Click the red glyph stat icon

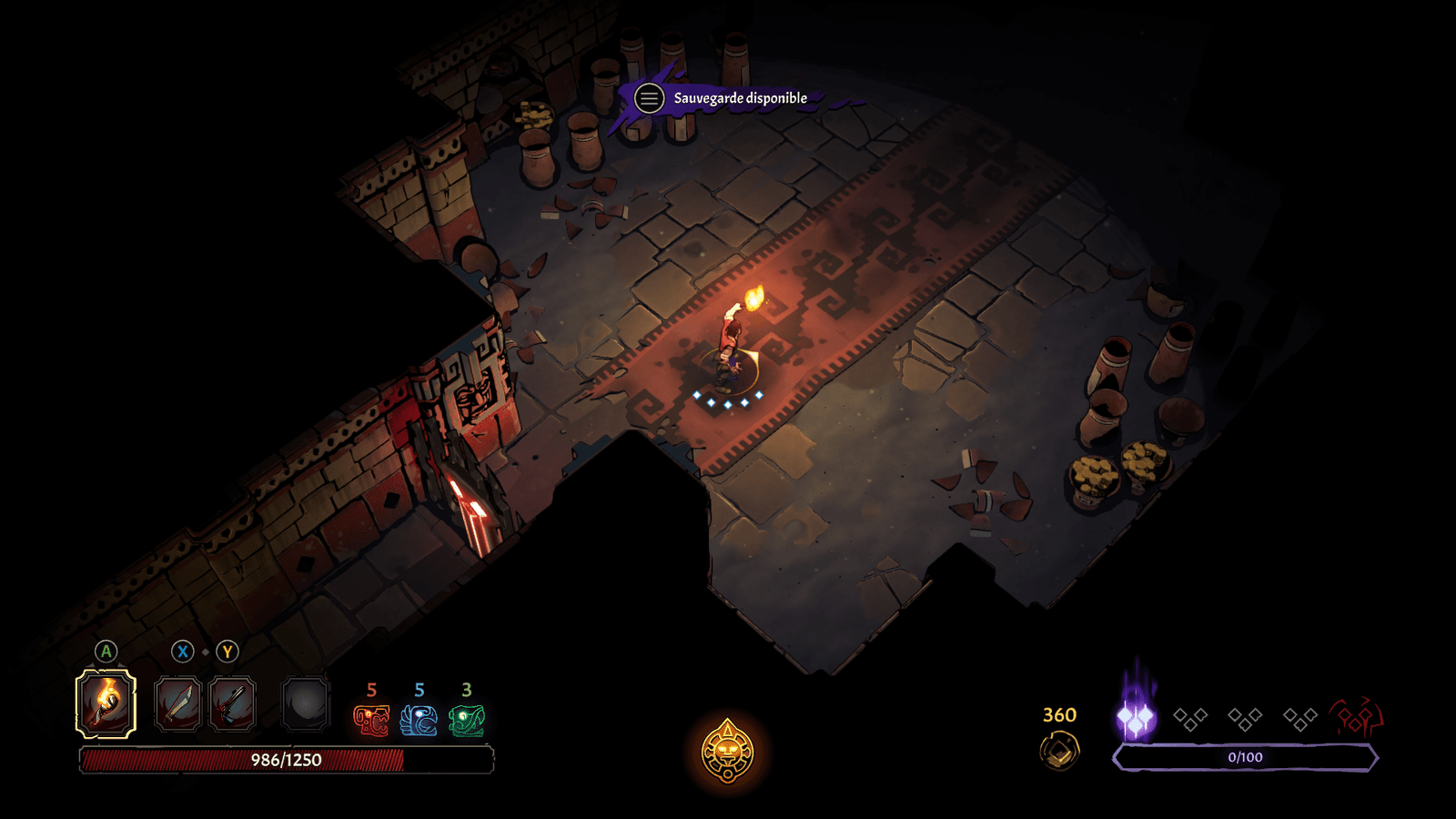point(371,721)
